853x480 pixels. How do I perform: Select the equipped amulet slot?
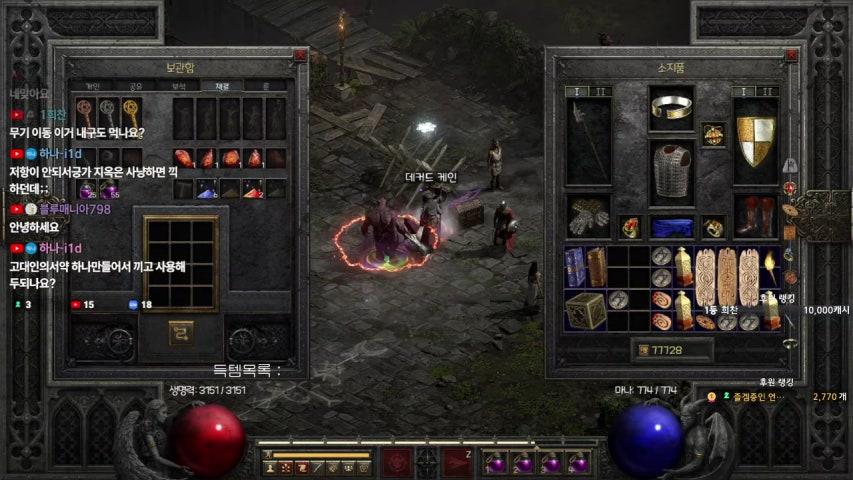[713, 133]
